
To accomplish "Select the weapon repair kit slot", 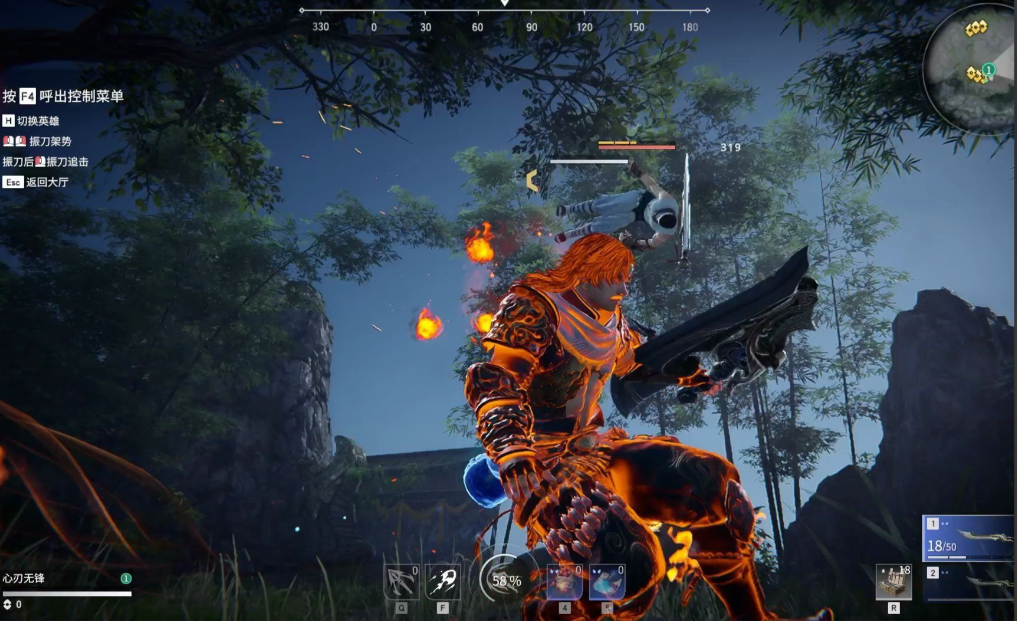I will coord(893,582).
